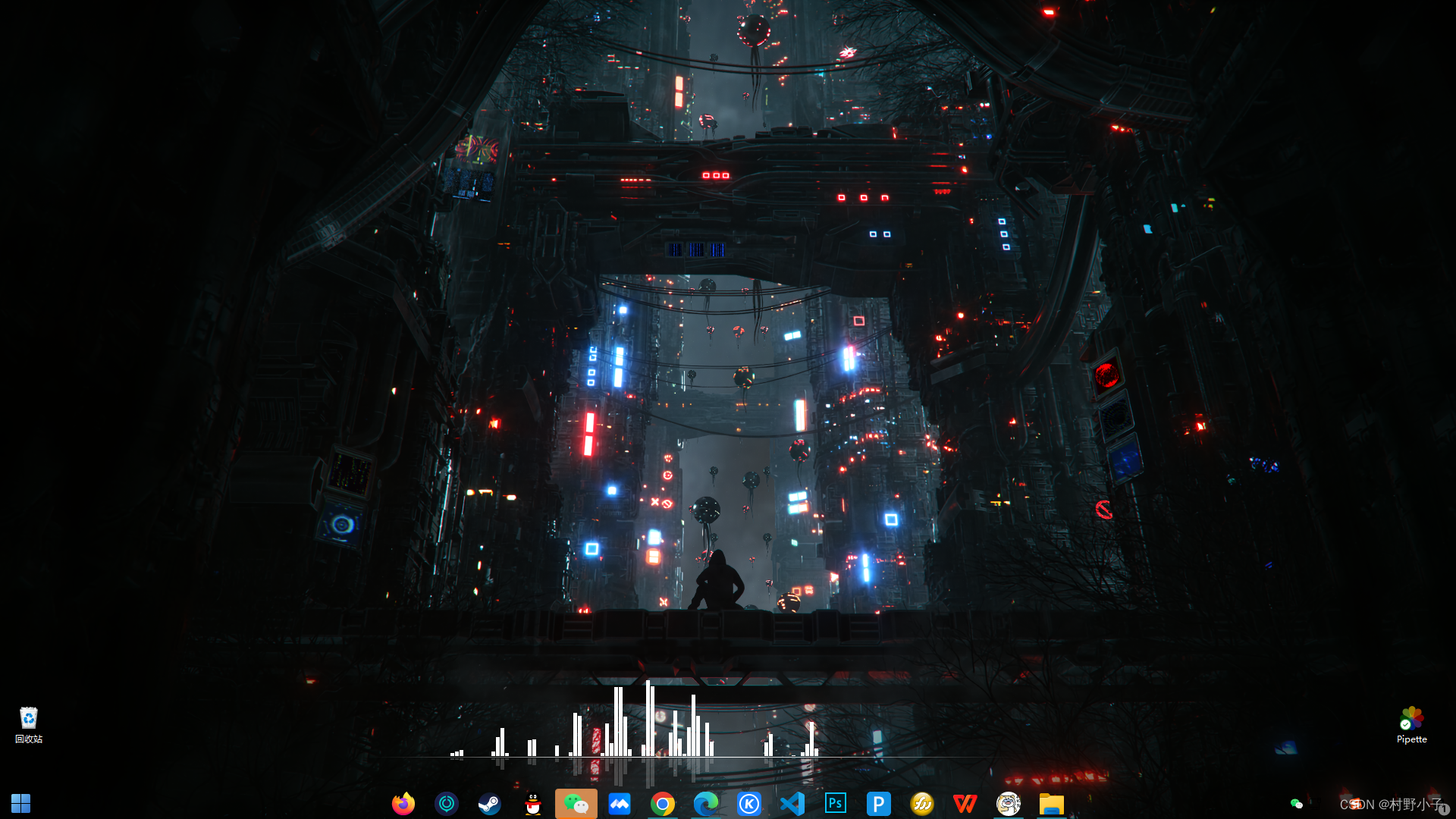This screenshot has width=1456, height=819.
Task: Launch the blue K music player
Action: (749, 803)
